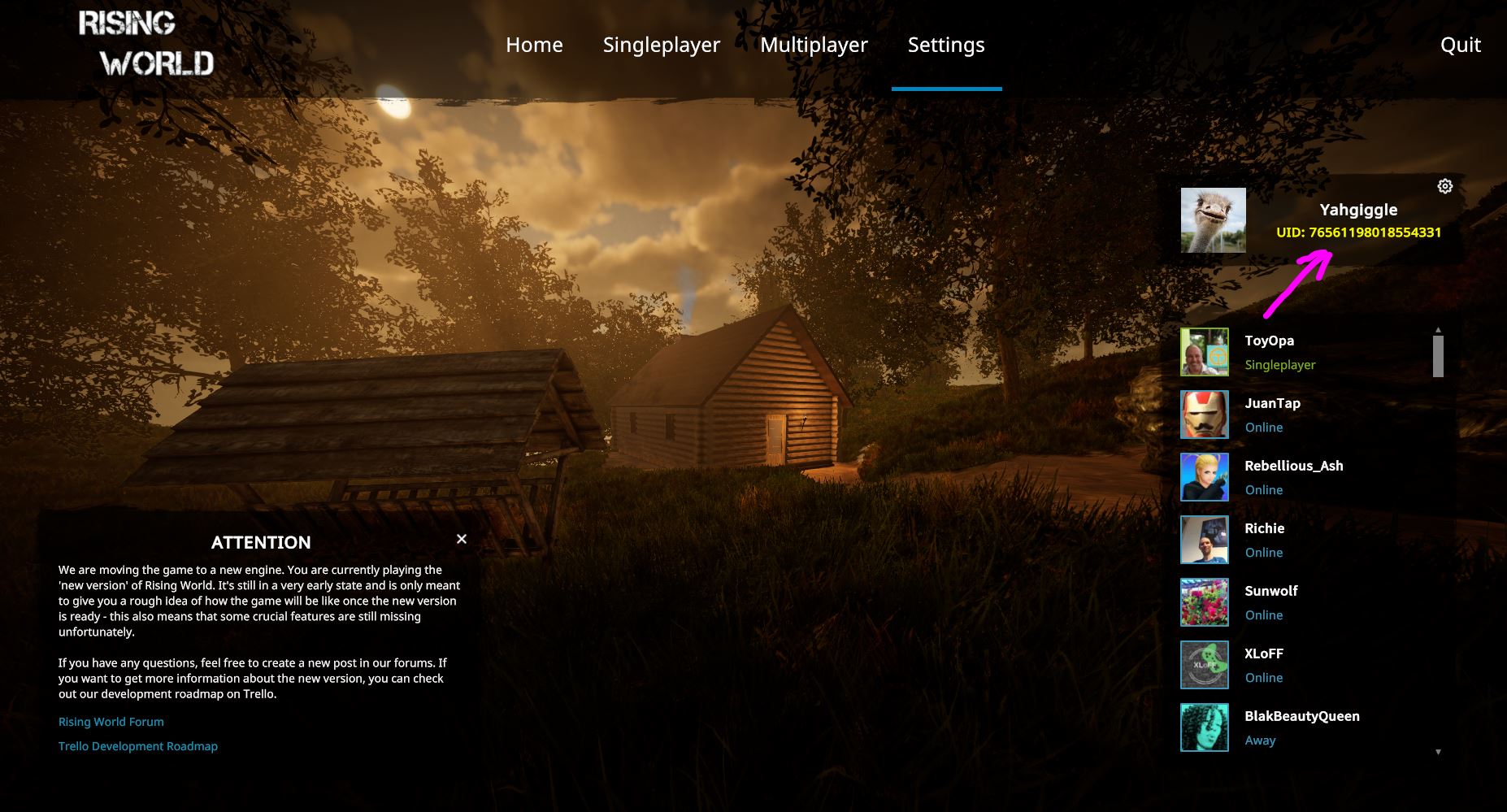
Task: Click the friends list up arrow
Action: coord(1438,330)
